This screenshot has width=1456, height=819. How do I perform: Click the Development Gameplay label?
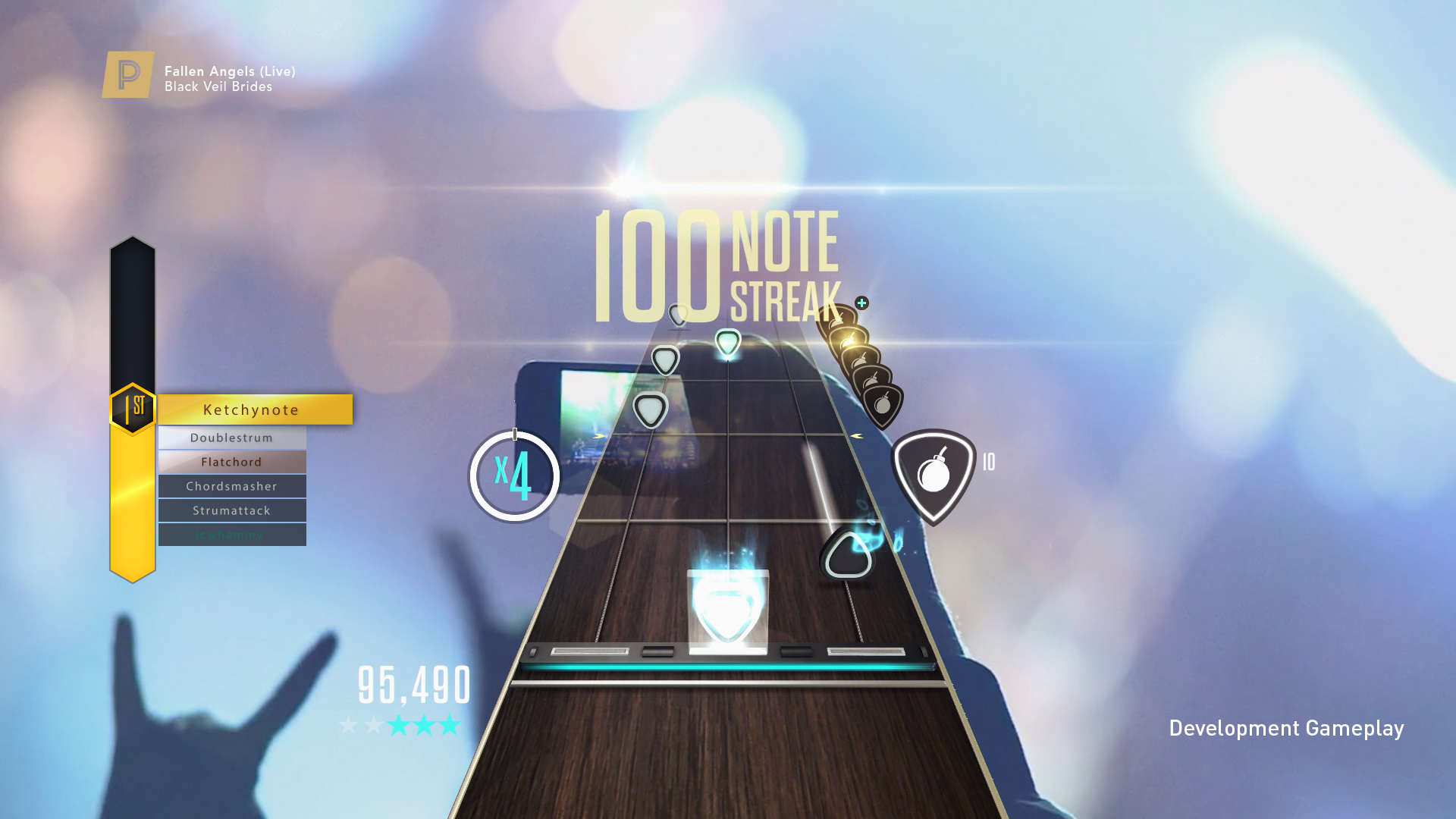[x=1287, y=728]
